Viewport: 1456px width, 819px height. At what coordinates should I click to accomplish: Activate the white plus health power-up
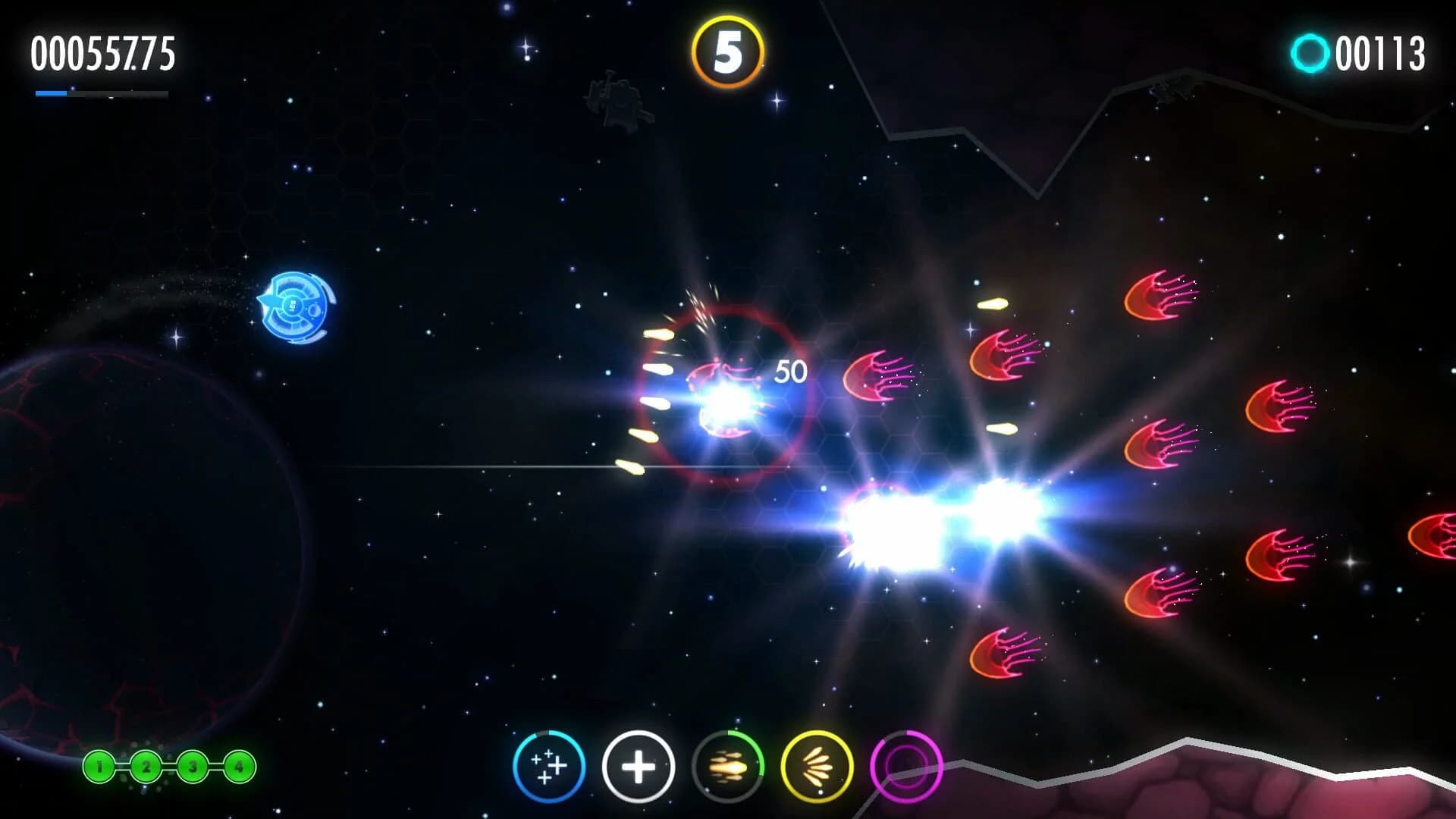(x=639, y=766)
